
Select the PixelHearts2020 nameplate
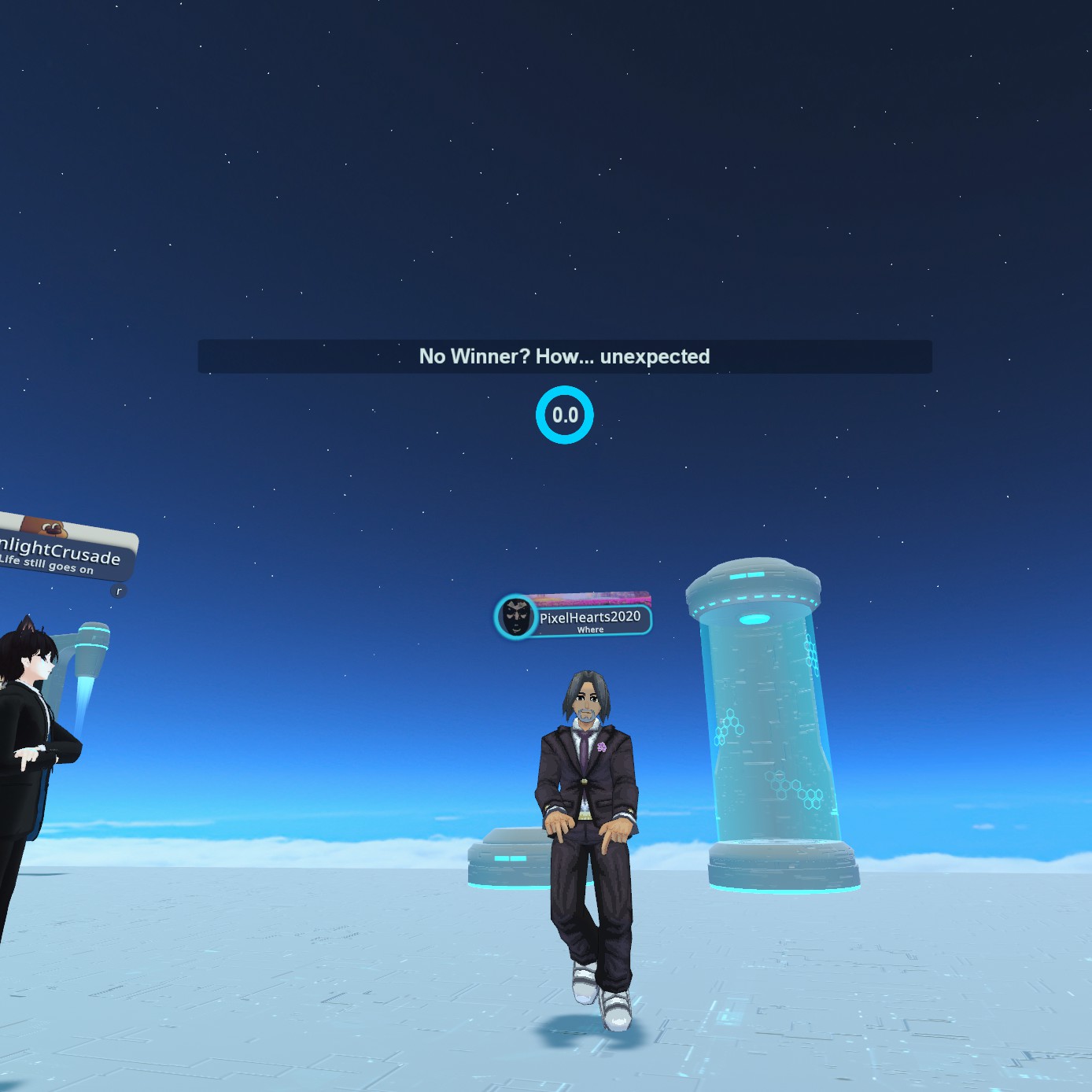point(589,618)
